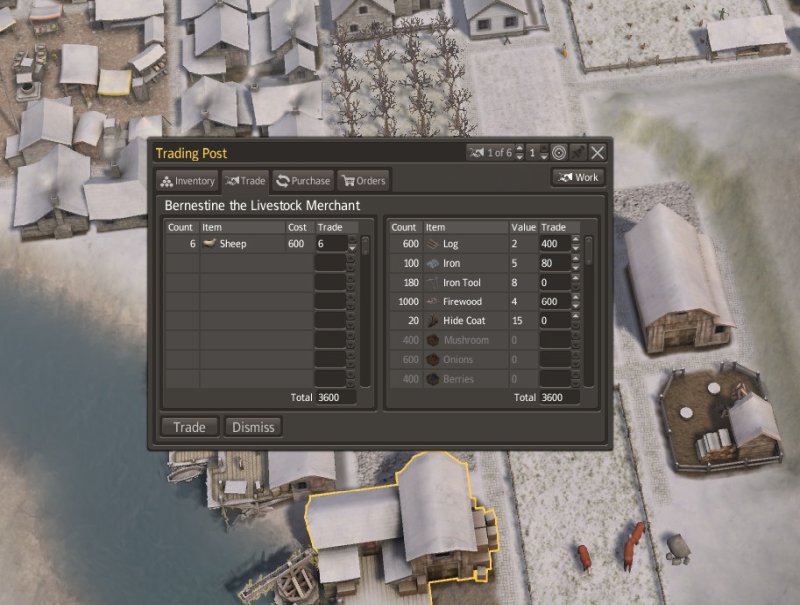The width and height of the screenshot is (800, 605).
Task: Edit the Sheep trade amount field
Action: (x=329, y=244)
